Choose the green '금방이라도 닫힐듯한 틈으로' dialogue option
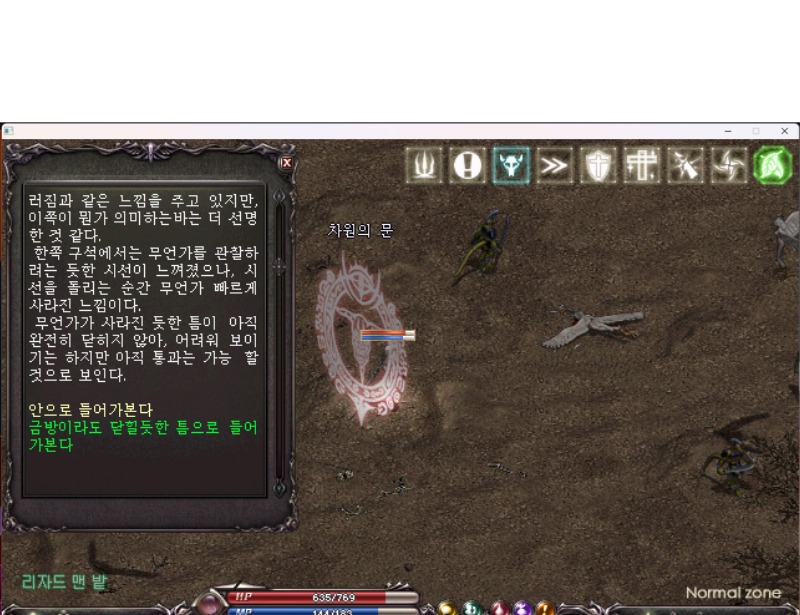 click(x=145, y=427)
